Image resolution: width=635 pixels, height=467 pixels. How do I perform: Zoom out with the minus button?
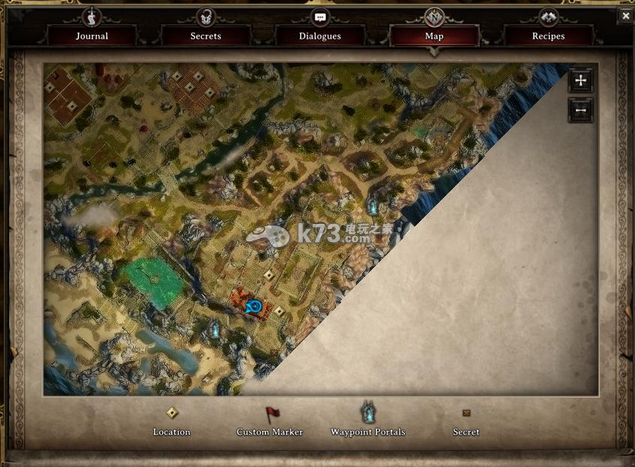(x=581, y=110)
